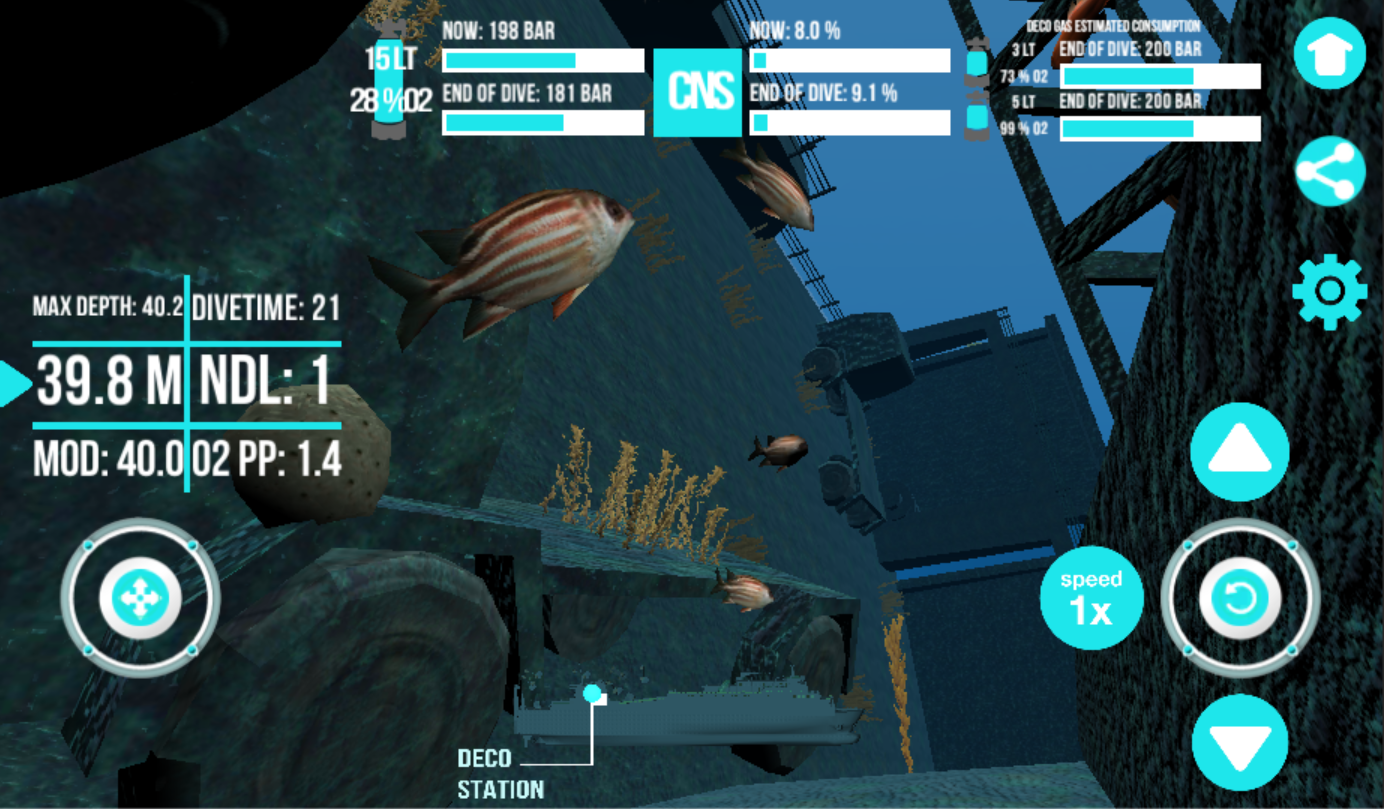Open the CNS oxygen toxicity panel
The width and height of the screenshot is (1384, 809).
[696, 94]
